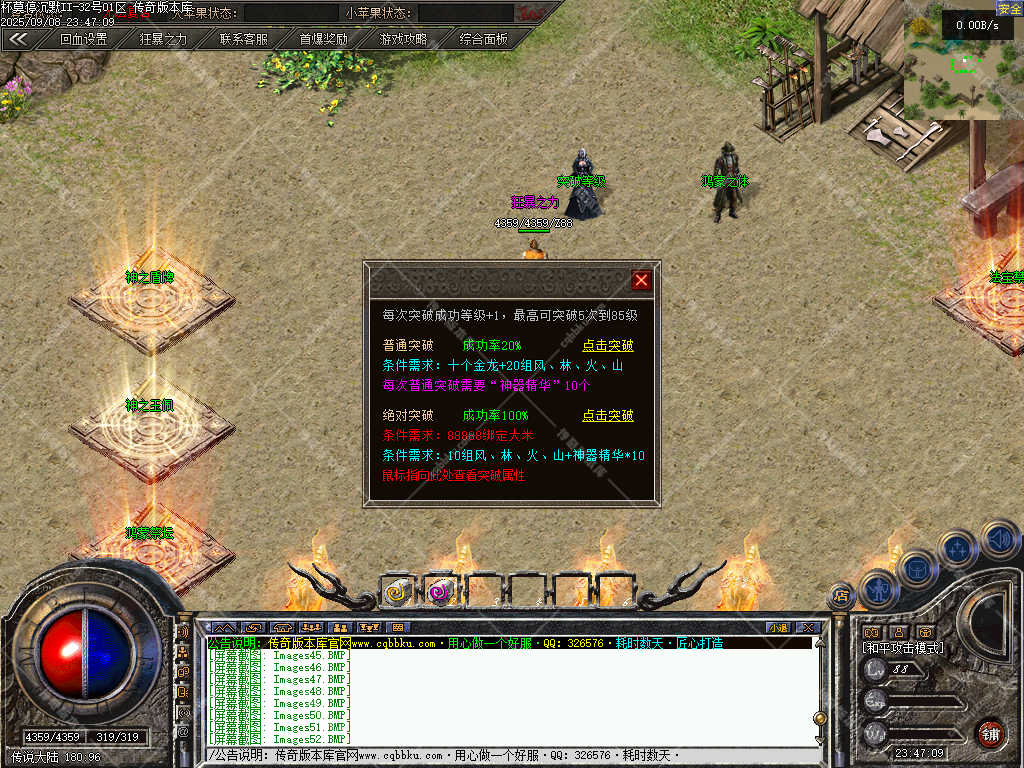Open the 综合面板 general panel
The image size is (1024, 768).
484,39
